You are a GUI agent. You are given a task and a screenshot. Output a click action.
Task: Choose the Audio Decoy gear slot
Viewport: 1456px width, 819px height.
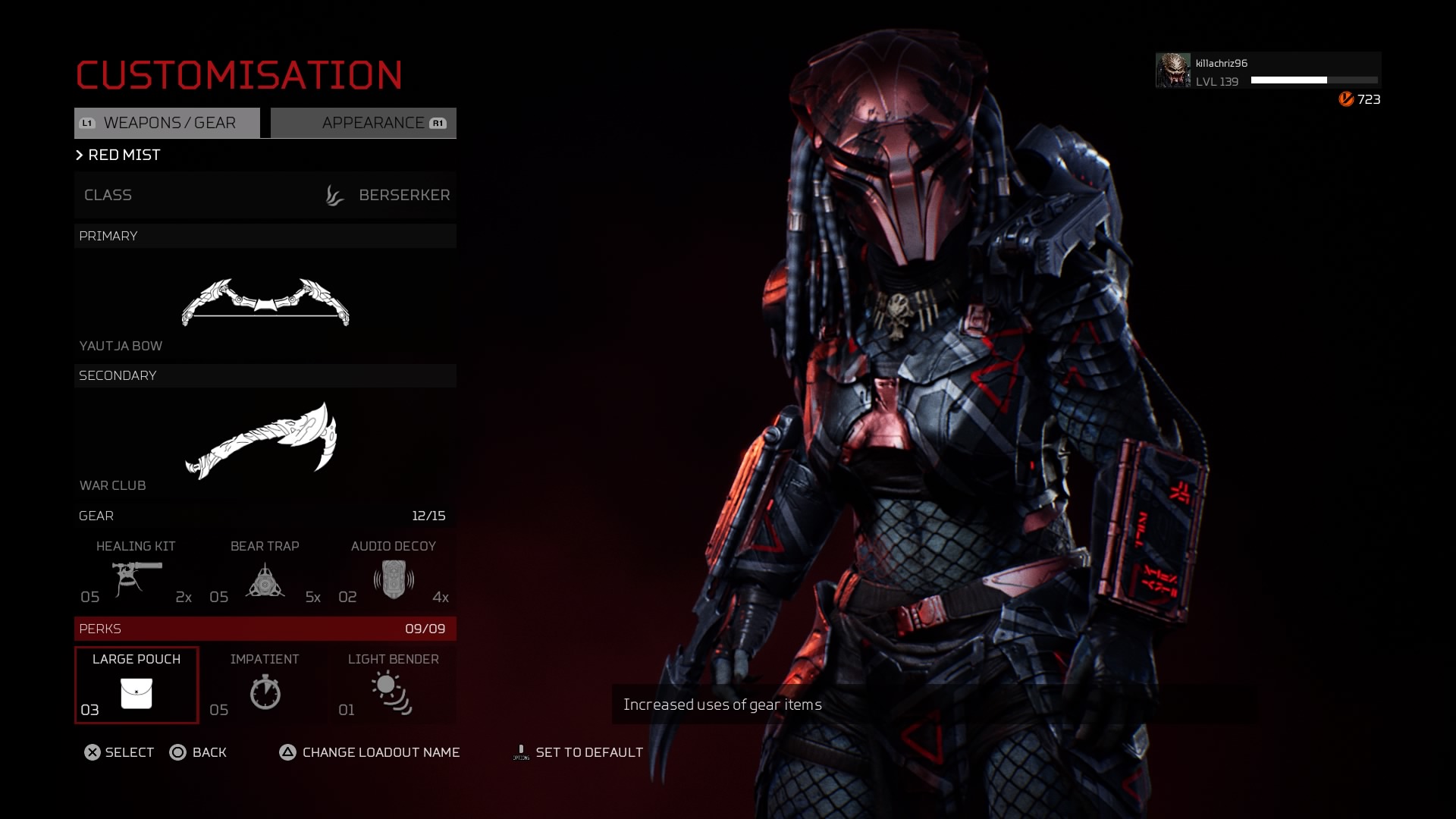click(394, 575)
